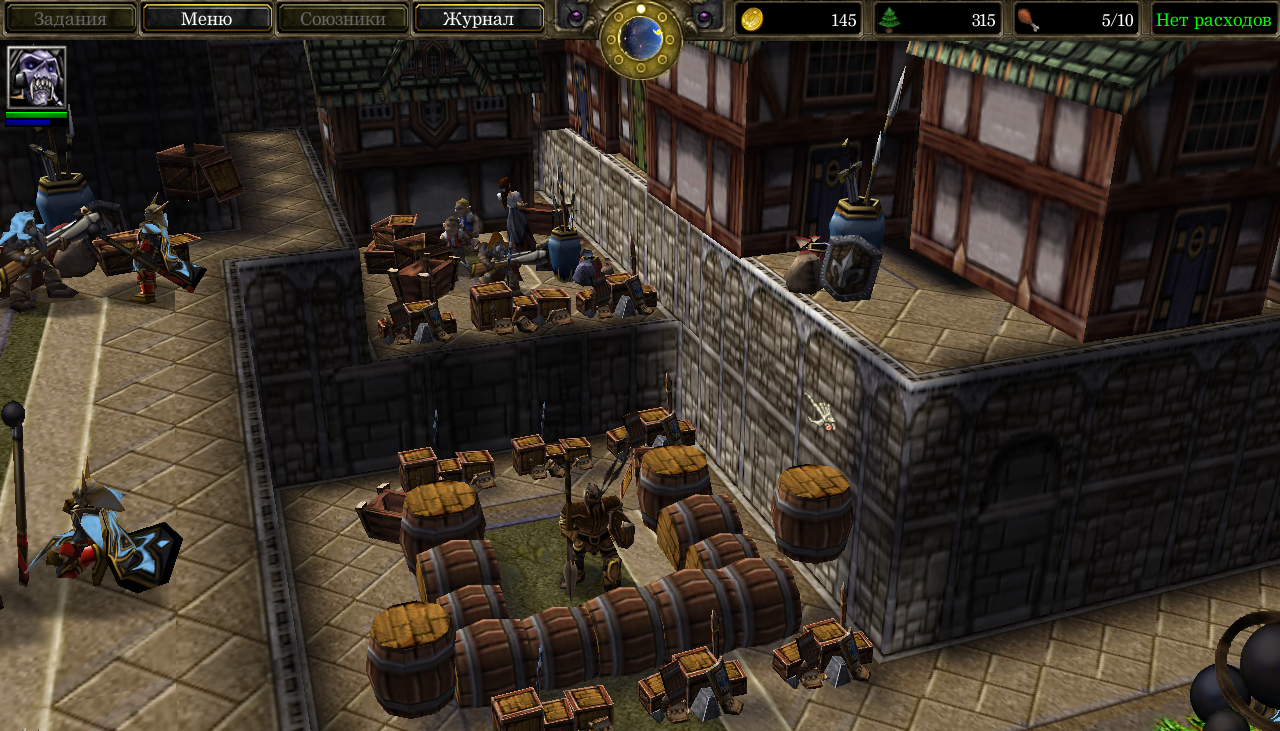Open the Журнал log
Screen dimensions: 1280x731
point(479,19)
